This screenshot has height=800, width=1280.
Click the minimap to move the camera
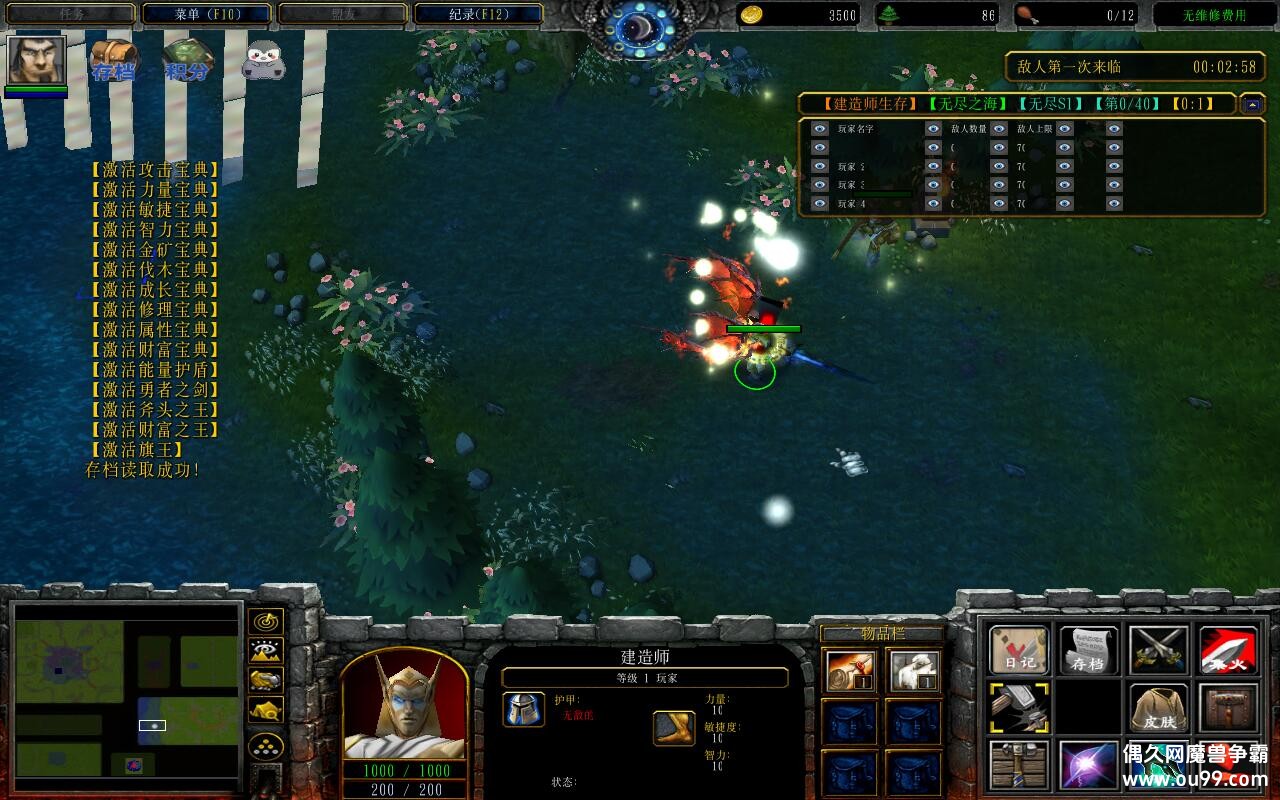click(x=127, y=690)
